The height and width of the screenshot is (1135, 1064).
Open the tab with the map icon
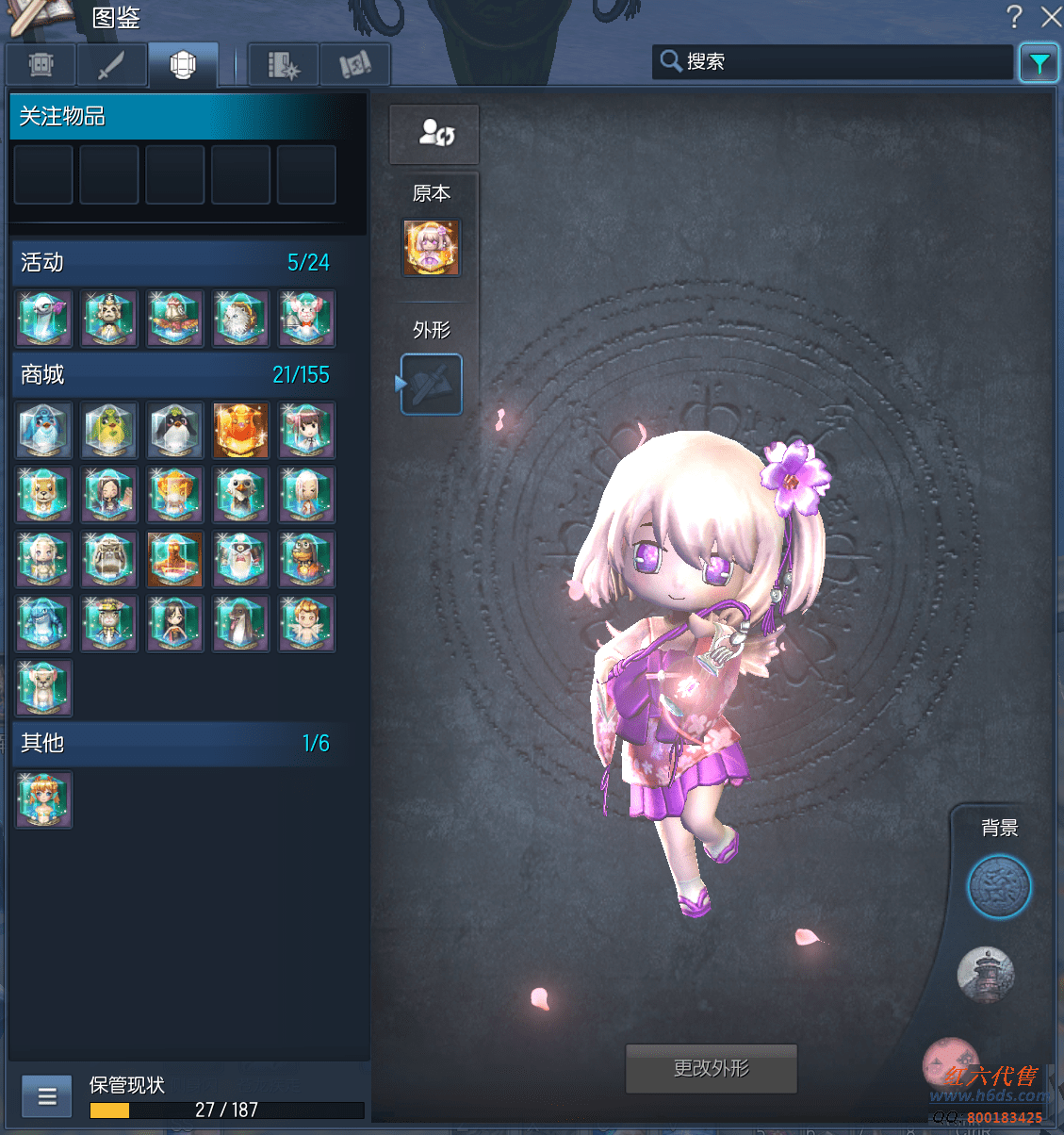point(354,65)
